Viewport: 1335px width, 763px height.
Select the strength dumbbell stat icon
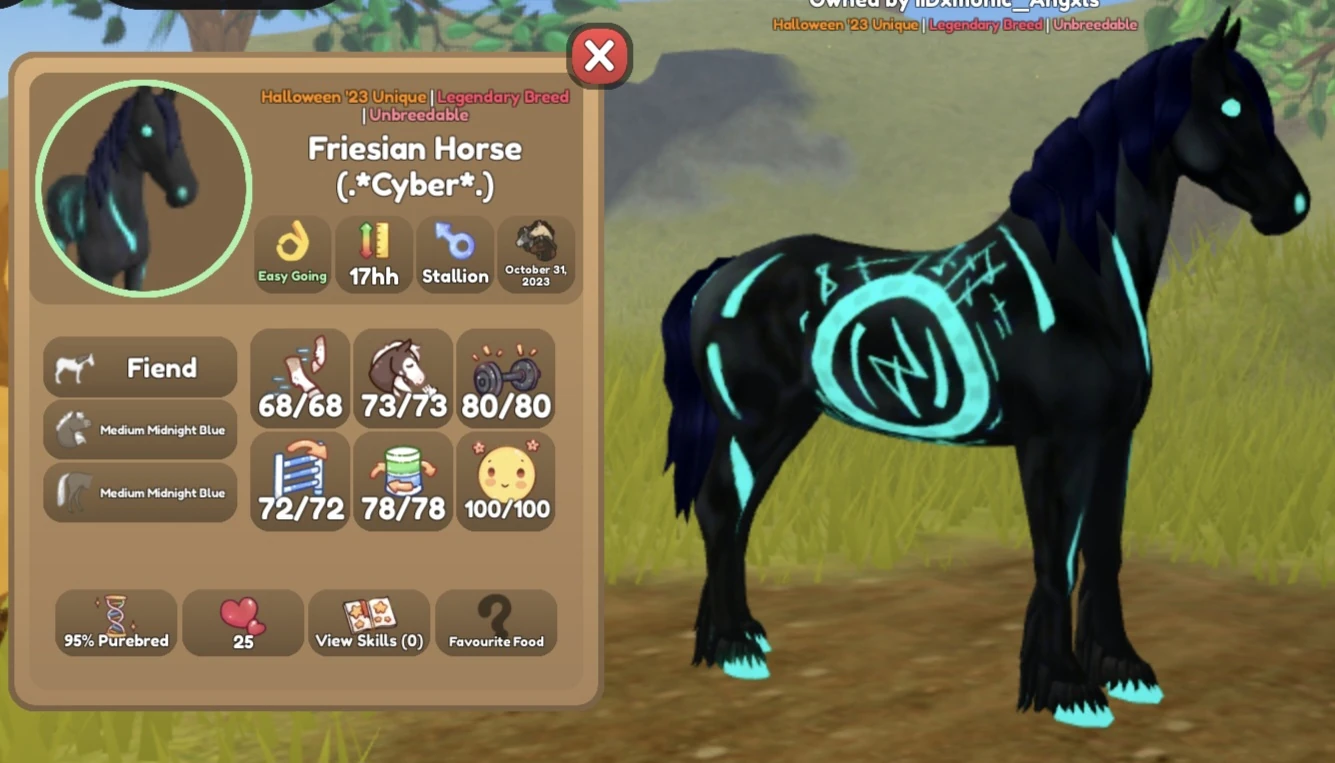pos(506,378)
